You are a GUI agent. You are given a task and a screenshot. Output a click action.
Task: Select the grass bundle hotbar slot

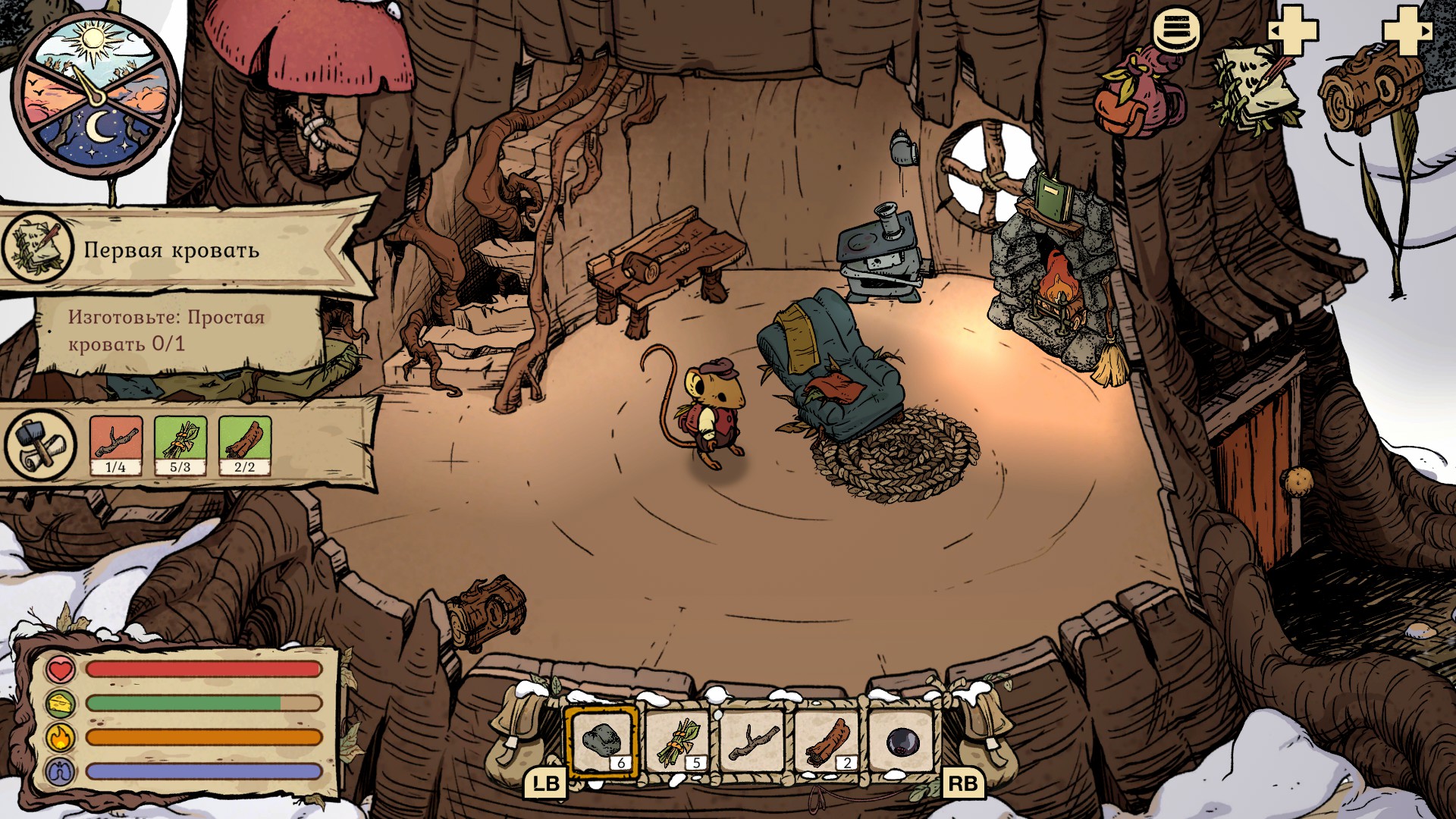[x=678, y=742]
